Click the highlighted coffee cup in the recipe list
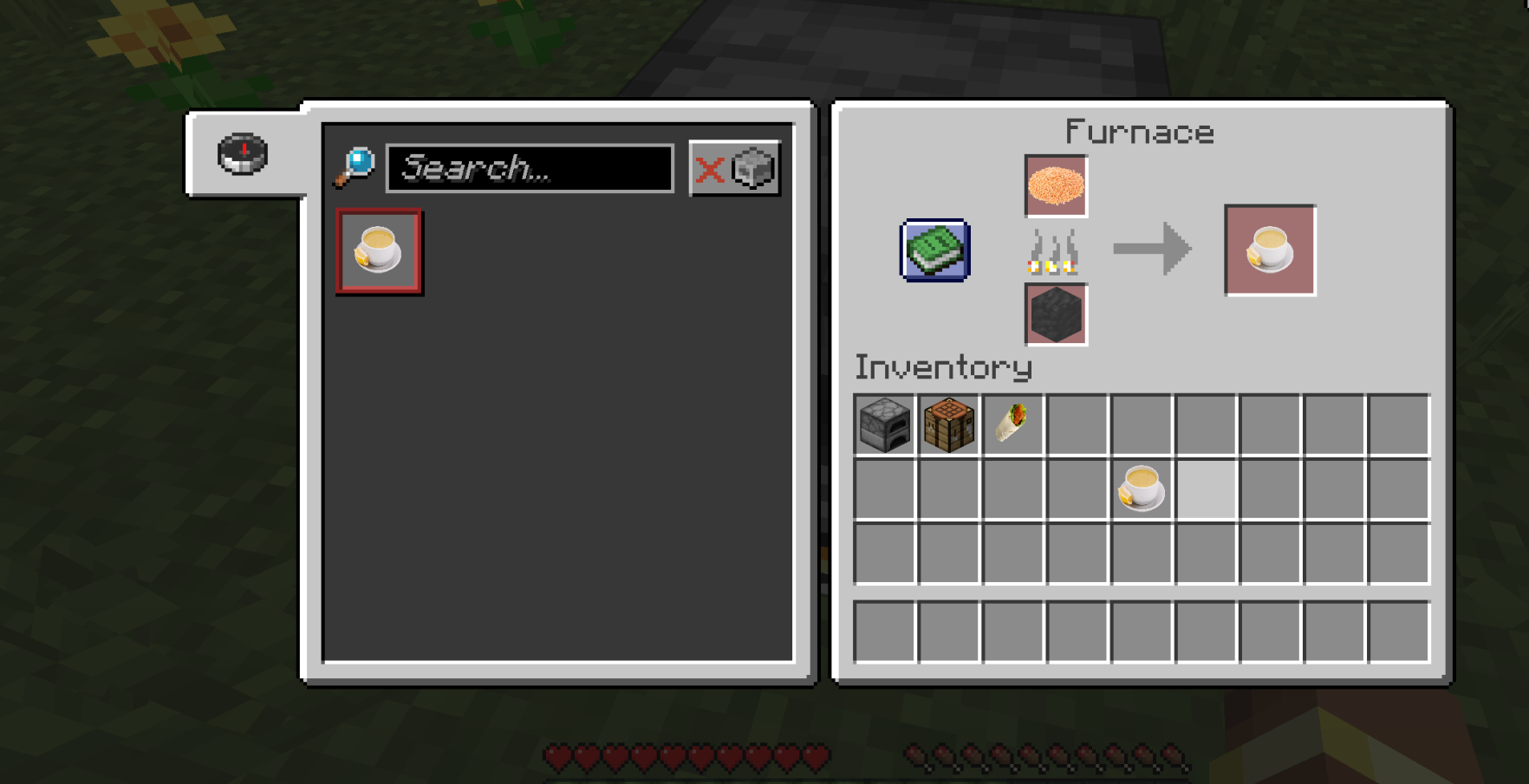This screenshot has width=1529, height=784. [379, 252]
